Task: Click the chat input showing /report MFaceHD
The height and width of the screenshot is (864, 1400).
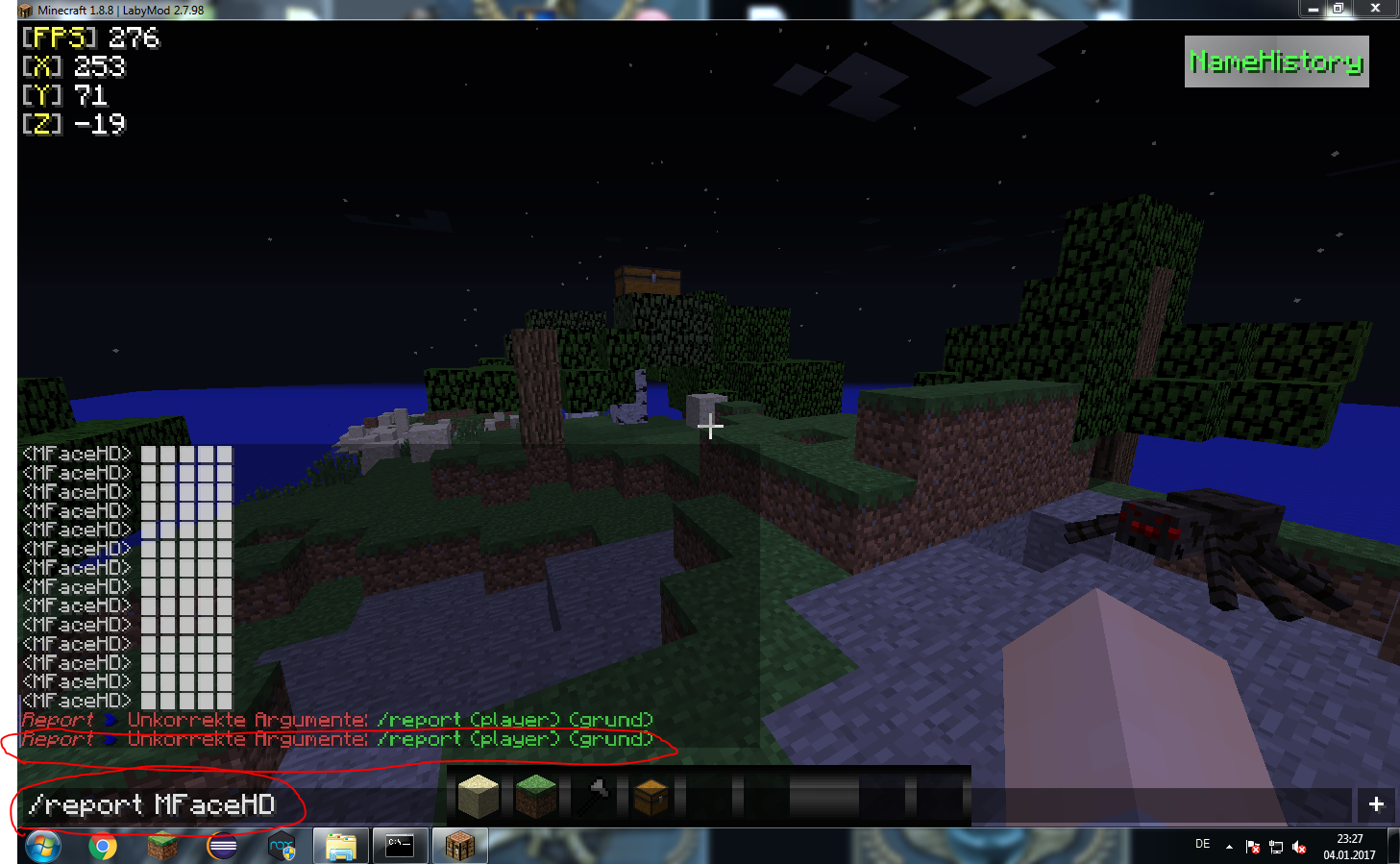Action: (x=154, y=805)
